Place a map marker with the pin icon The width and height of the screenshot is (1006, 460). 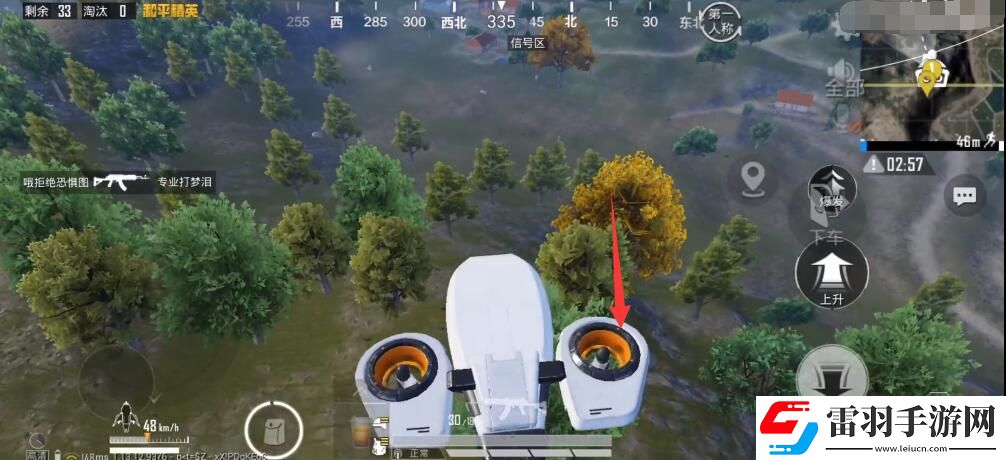tap(753, 180)
